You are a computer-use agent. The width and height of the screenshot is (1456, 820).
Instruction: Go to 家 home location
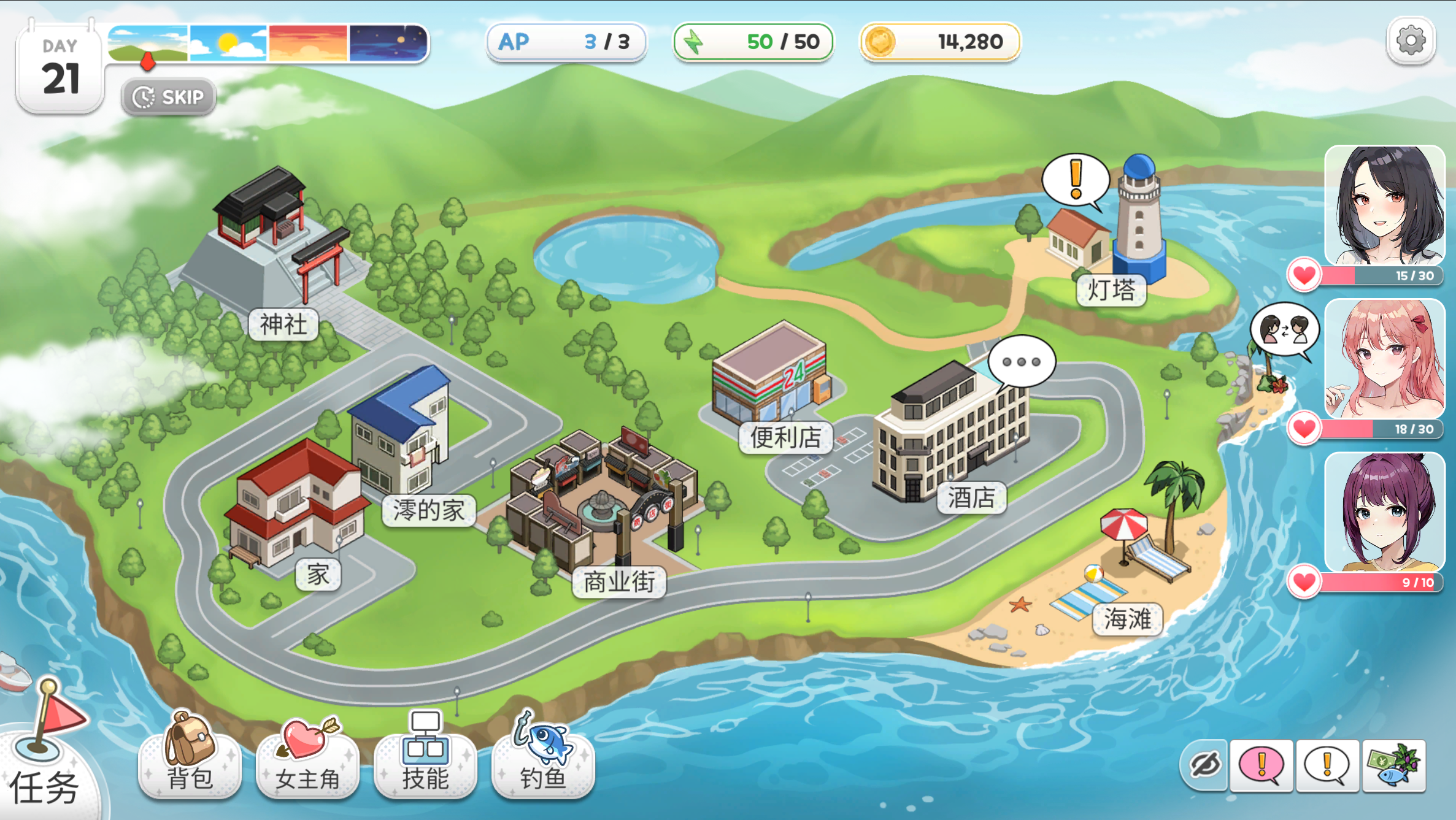[x=318, y=575]
